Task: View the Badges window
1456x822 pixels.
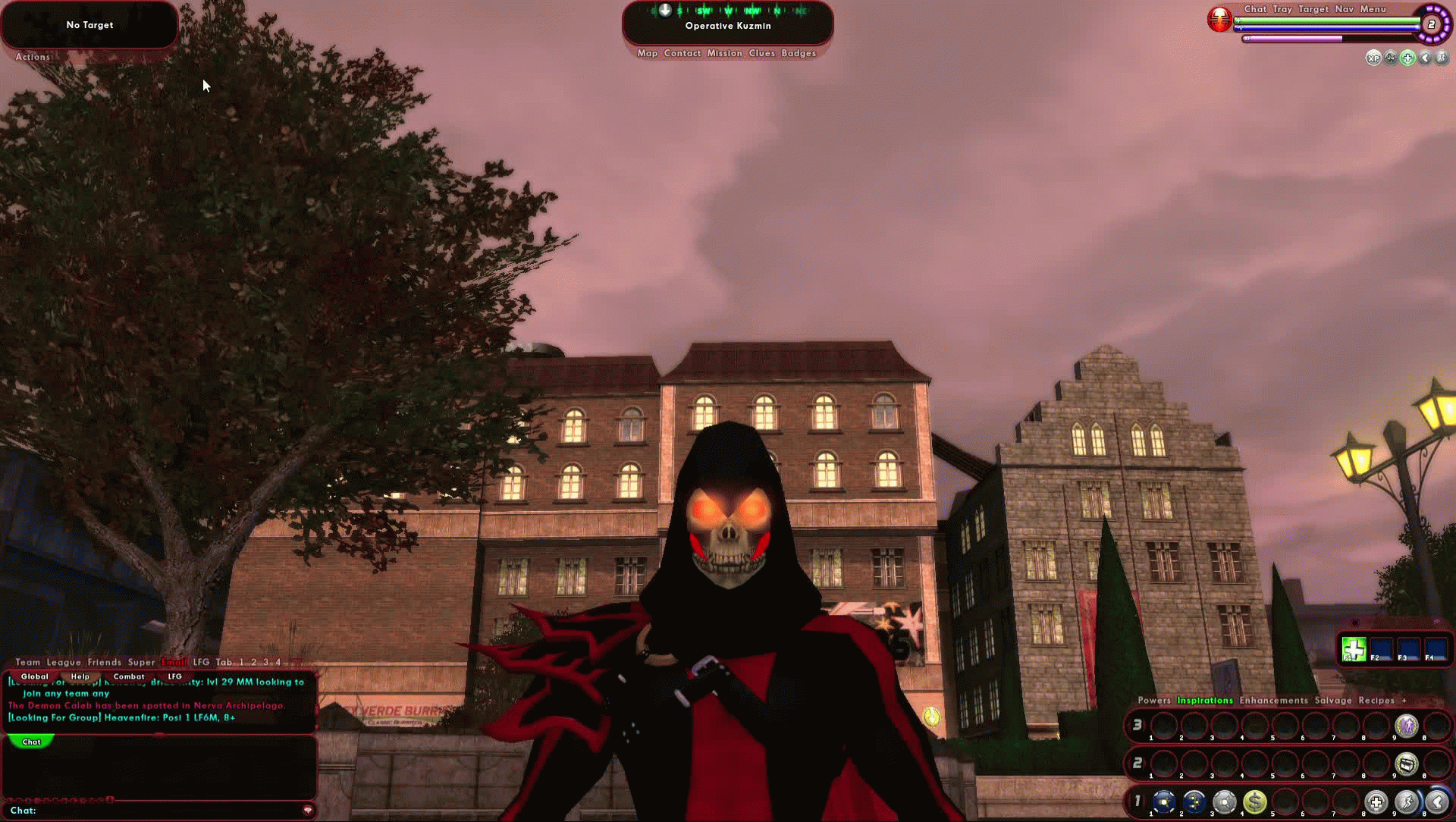Action: [799, 53]
